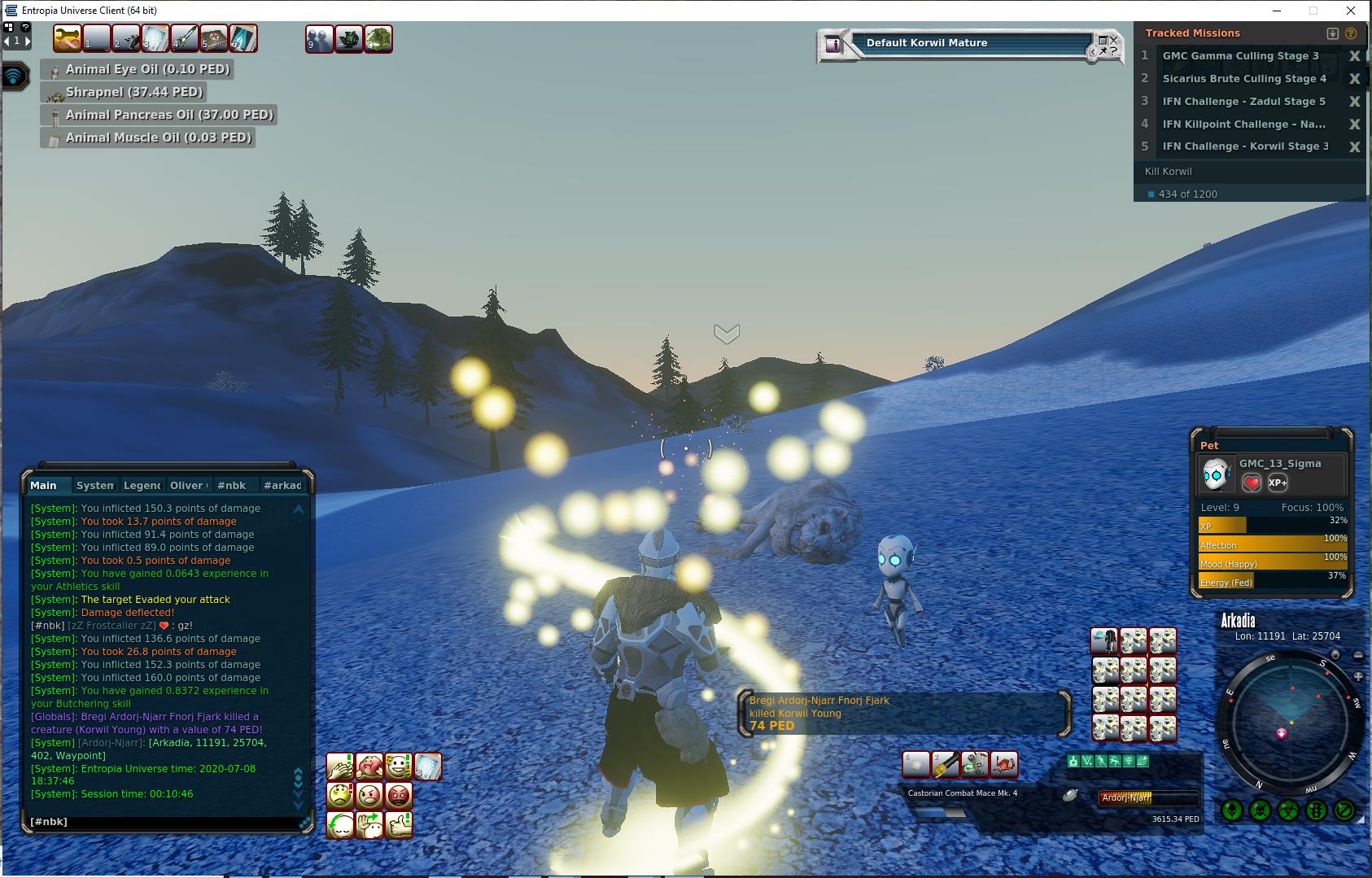Trigger the thumbs-up emote
The image size is (1372, 878).
point(399,825)
